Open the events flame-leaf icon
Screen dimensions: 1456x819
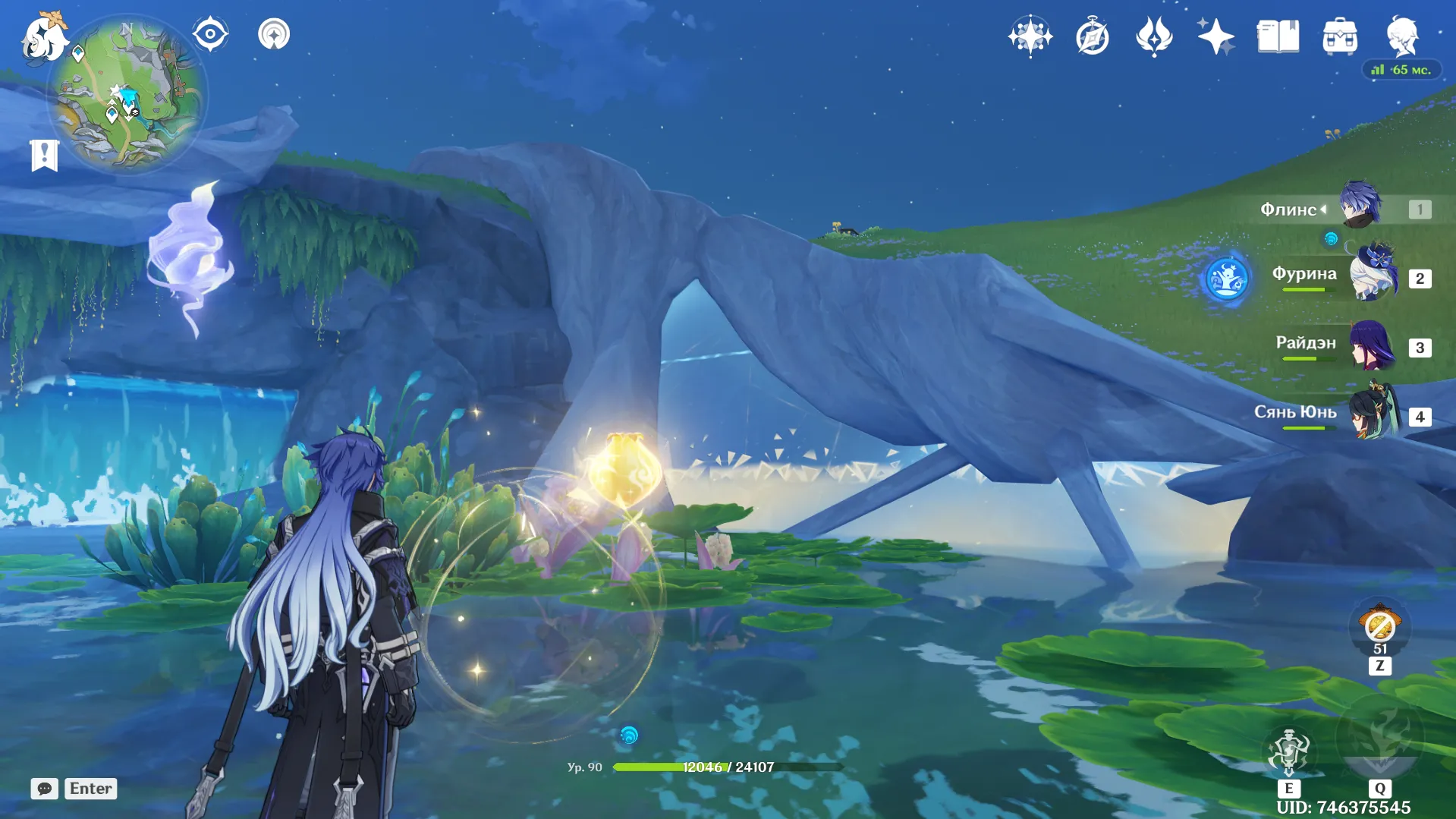1154,36
